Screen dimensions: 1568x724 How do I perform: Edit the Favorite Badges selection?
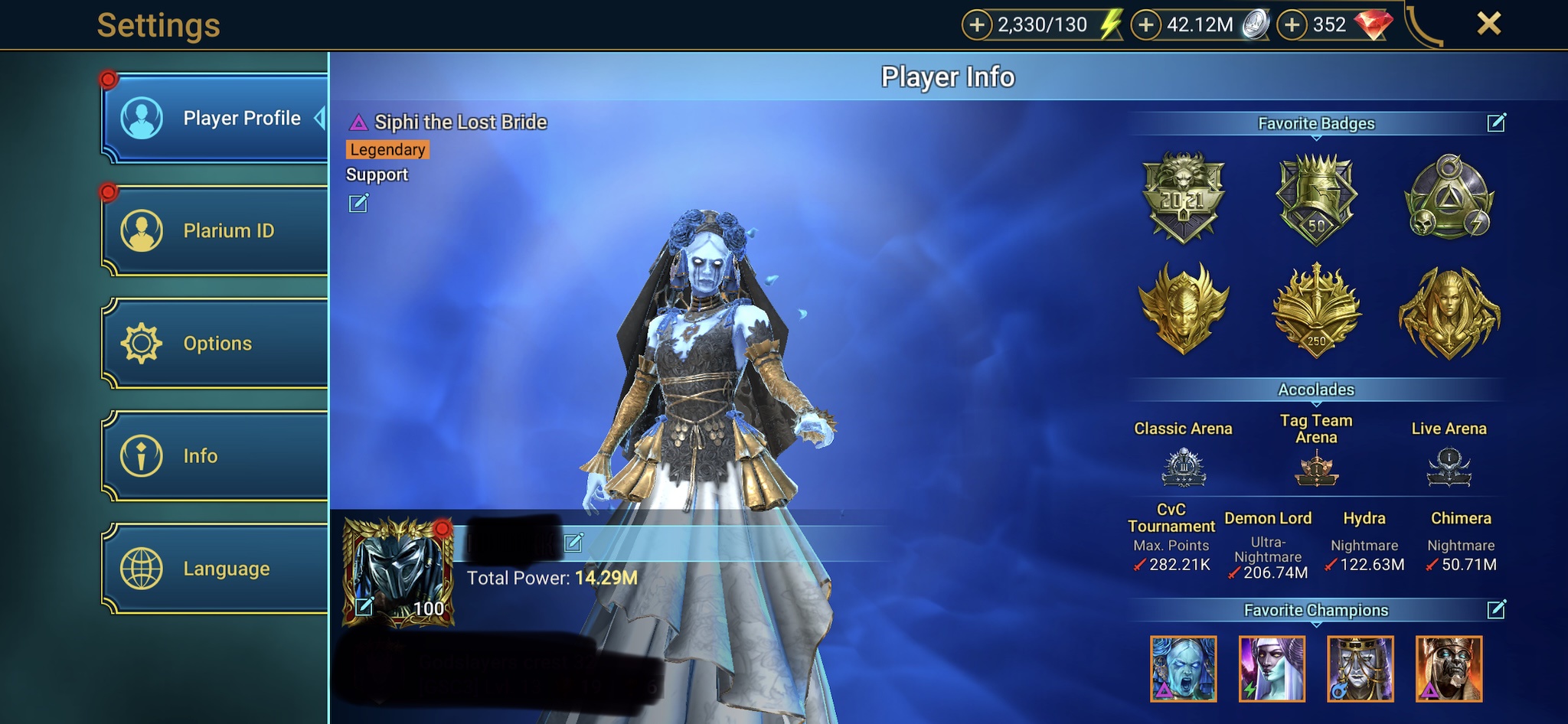1496,123
